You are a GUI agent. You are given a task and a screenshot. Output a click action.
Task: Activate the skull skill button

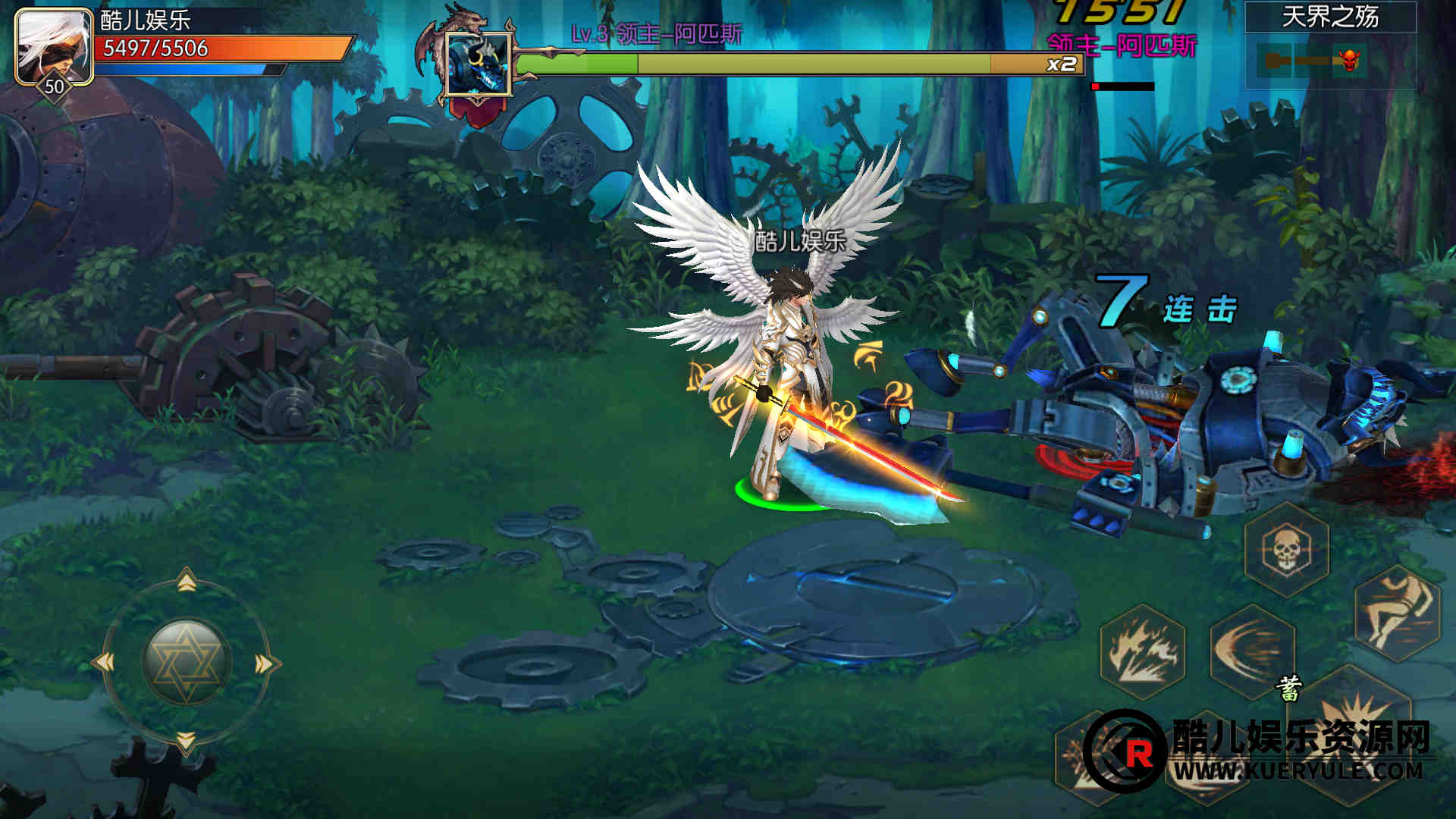(1287, 549)
